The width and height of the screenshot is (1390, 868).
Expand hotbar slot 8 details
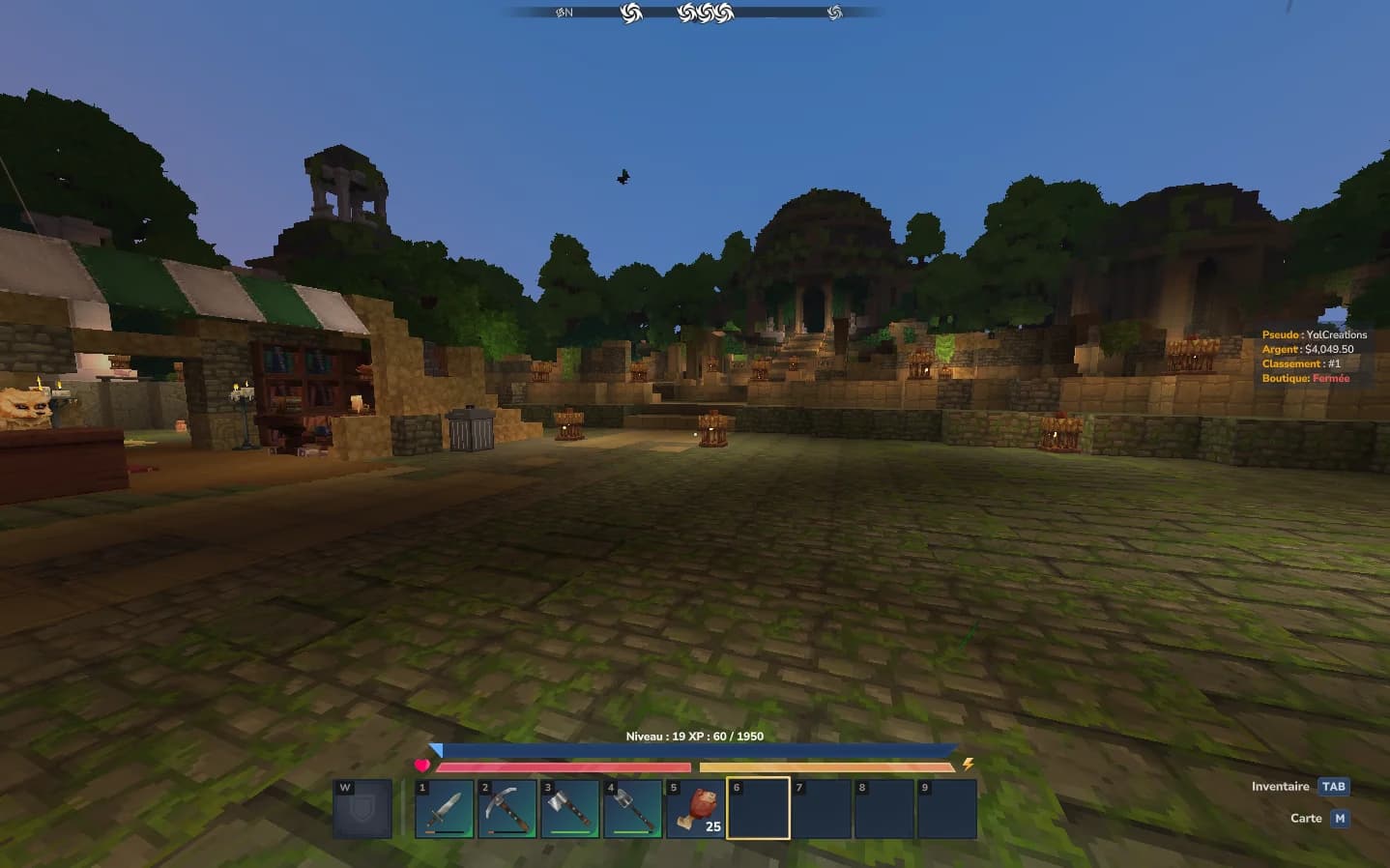point(884,809)
